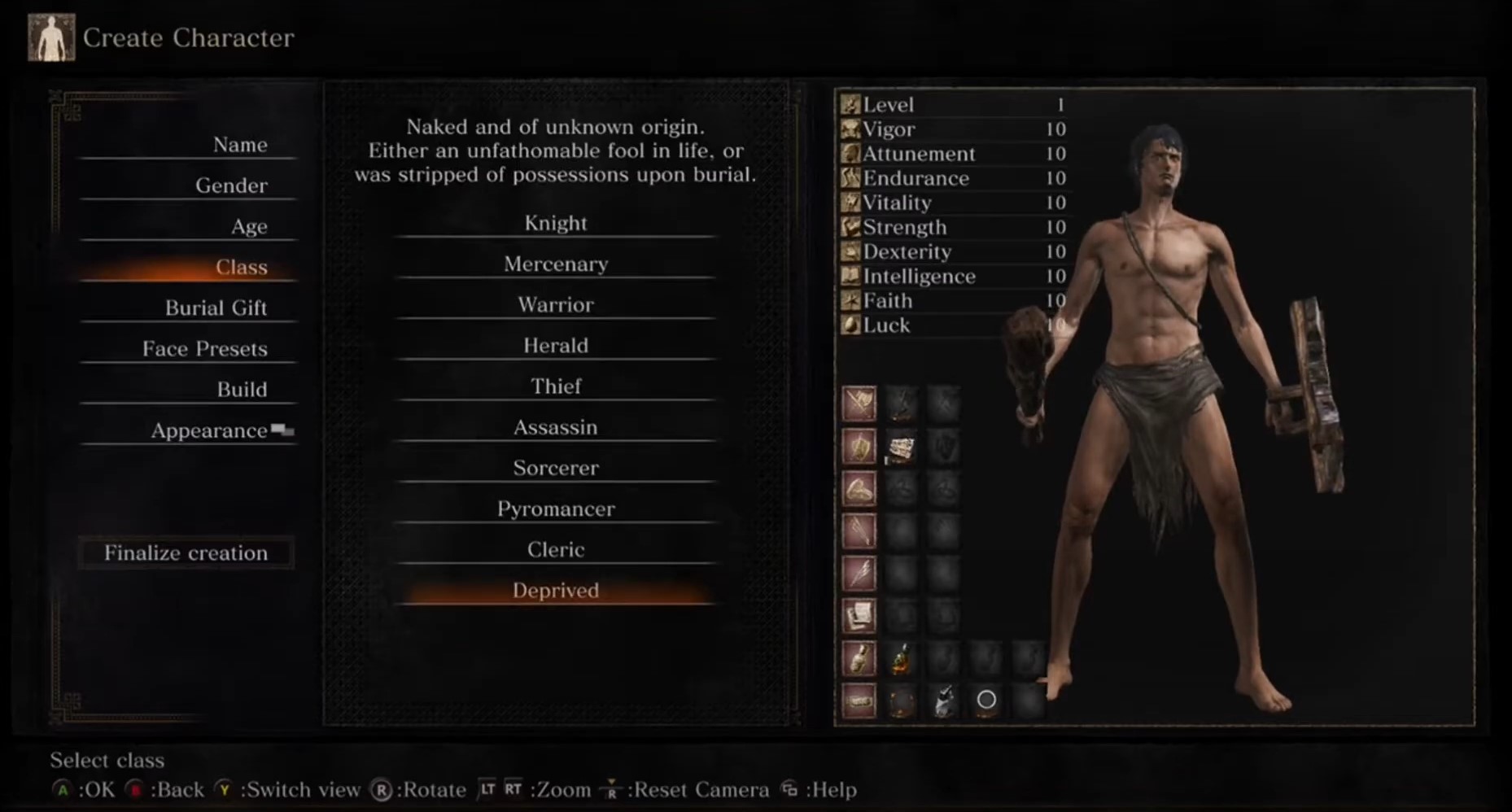Open the Name menu entry

pos(239,145)
